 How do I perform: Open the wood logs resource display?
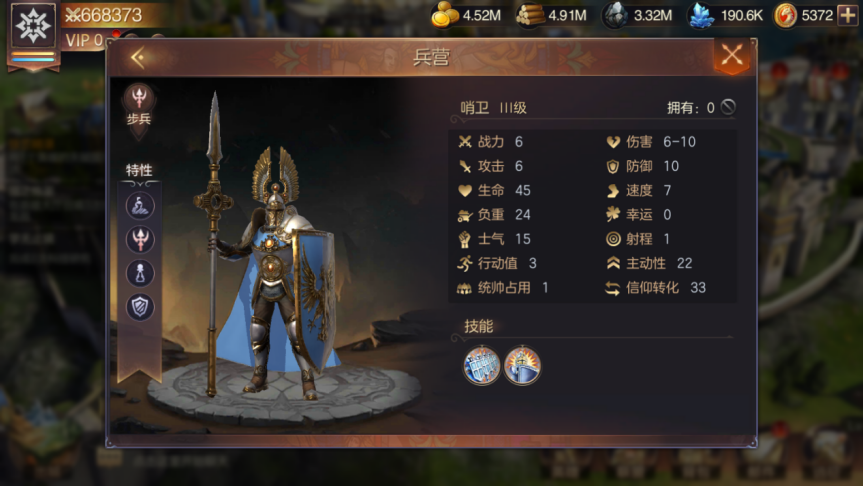[551, 15]
